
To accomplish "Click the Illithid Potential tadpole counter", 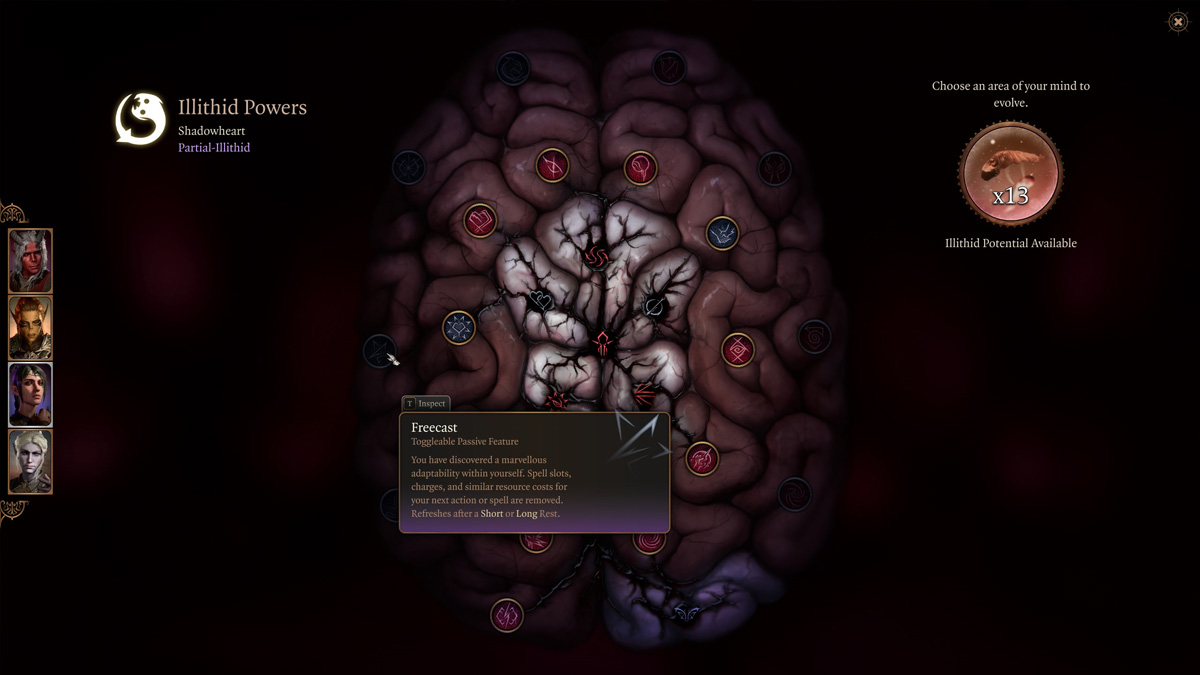I will coord(1010,175).
